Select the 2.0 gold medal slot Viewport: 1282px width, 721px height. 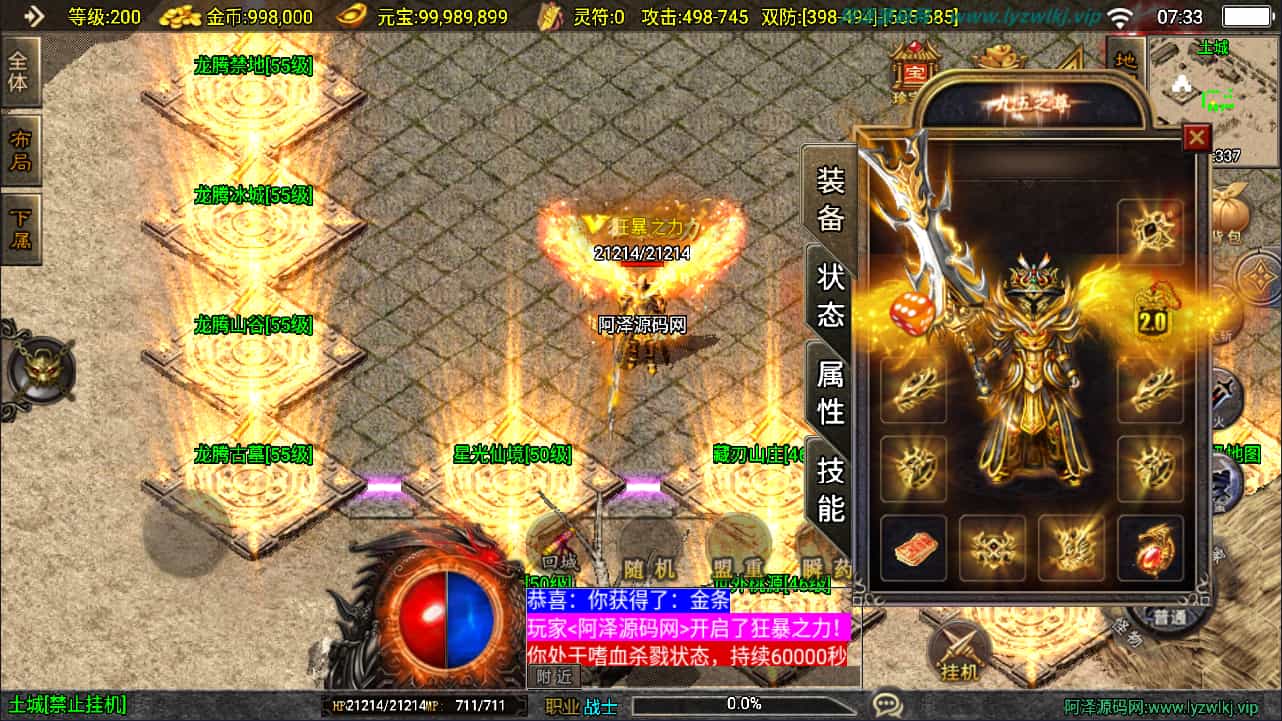click(1151, 312)
